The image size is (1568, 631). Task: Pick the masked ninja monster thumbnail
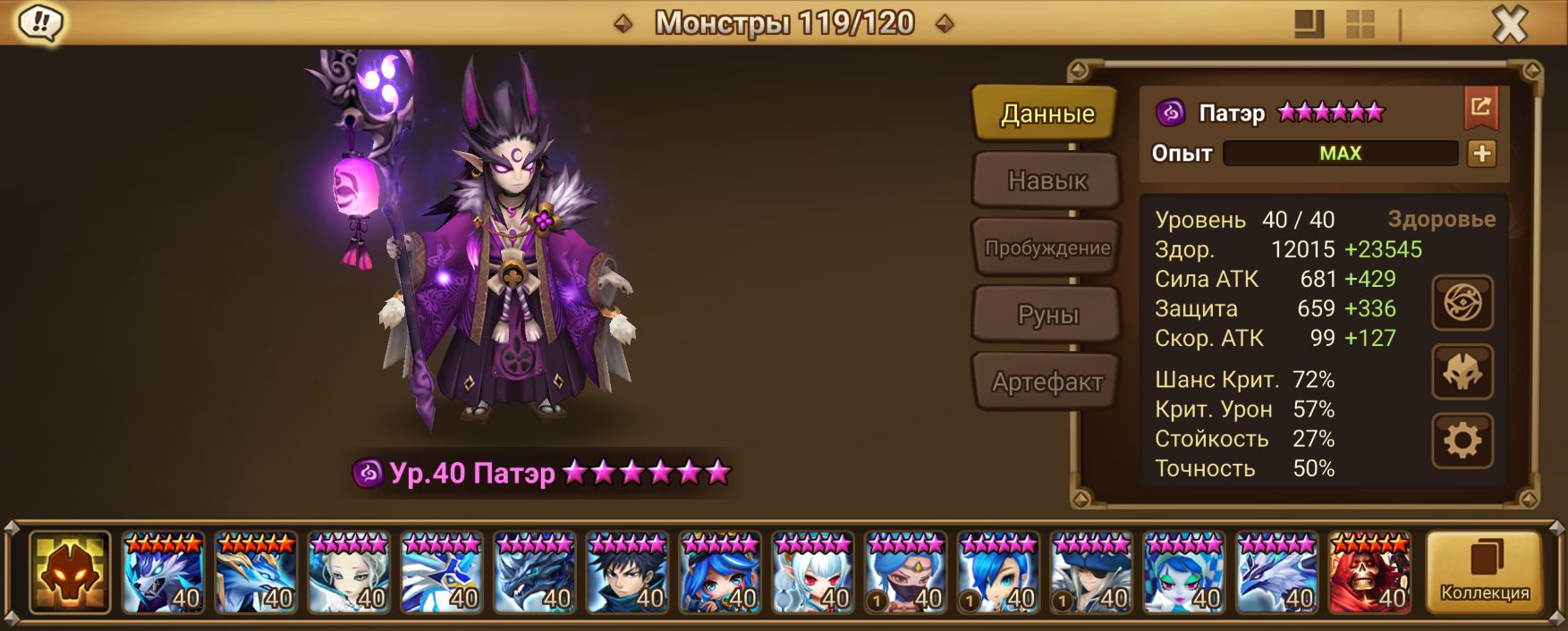905,573
